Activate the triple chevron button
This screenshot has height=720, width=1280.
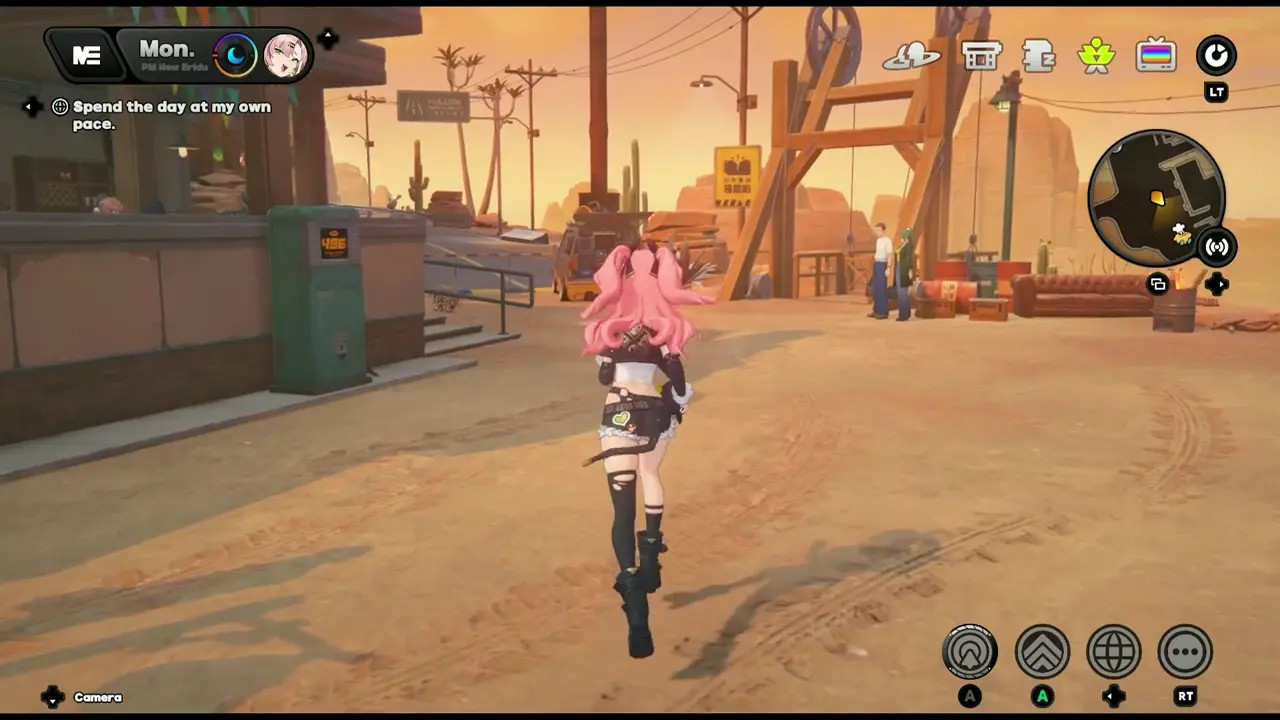point(1042,652)
